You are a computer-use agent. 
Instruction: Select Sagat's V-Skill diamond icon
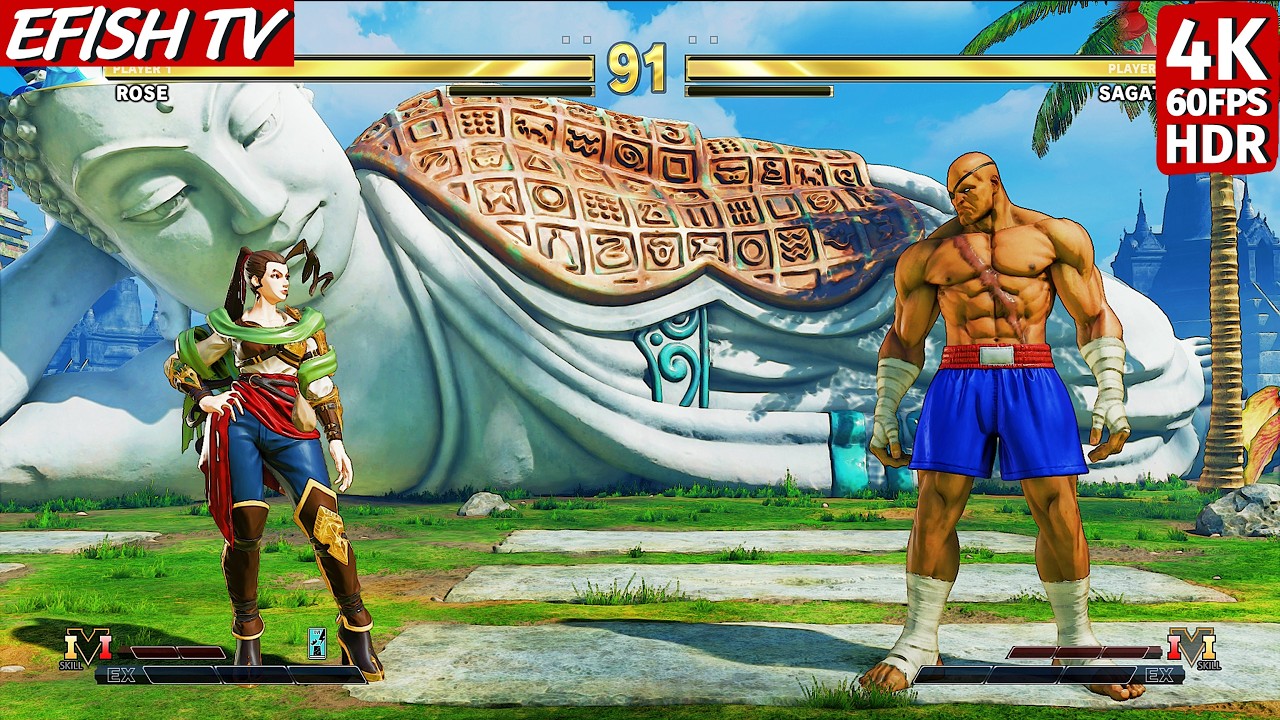pos(1191,645)
